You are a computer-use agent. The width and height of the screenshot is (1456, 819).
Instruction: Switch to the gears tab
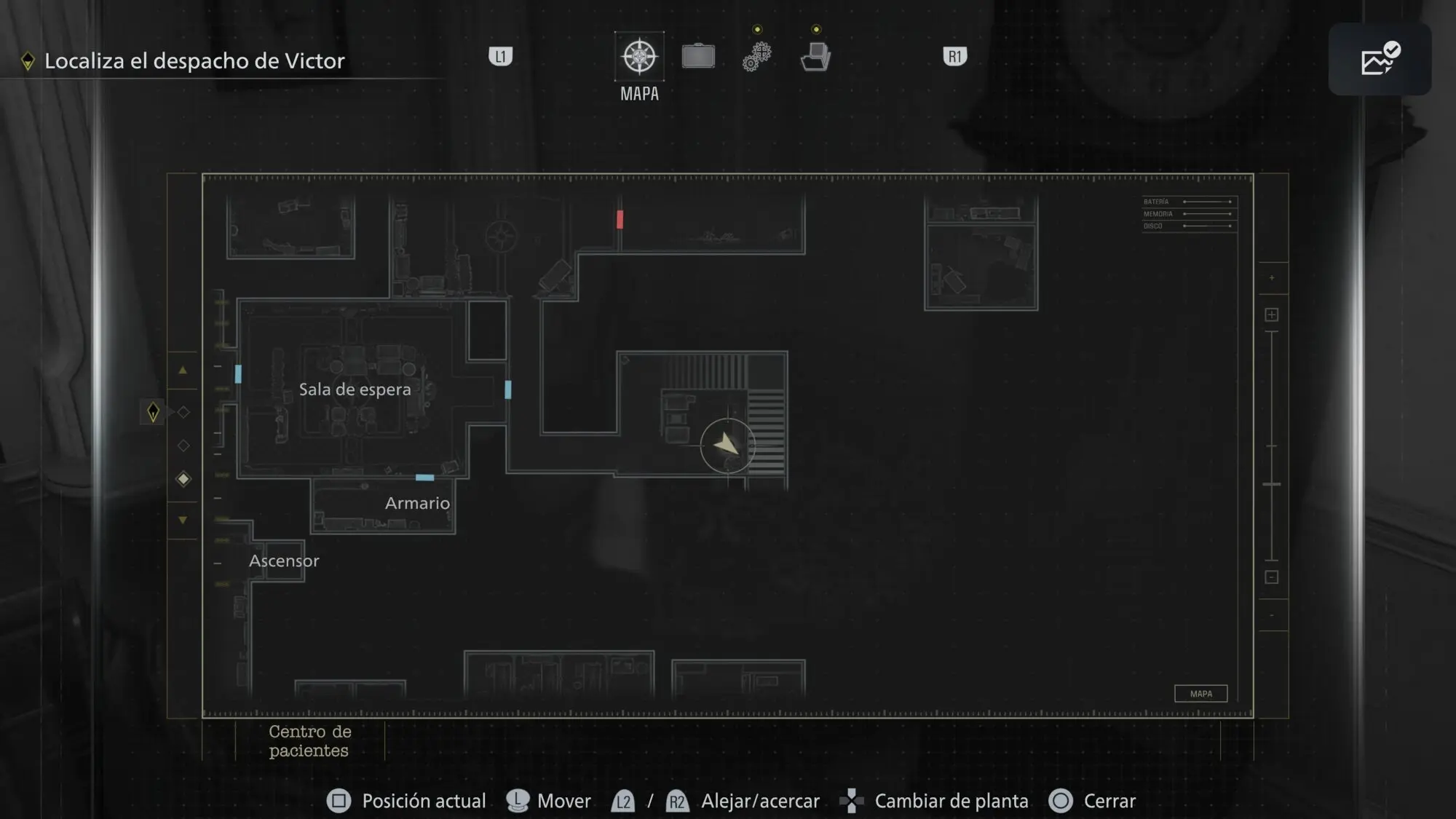757,57
